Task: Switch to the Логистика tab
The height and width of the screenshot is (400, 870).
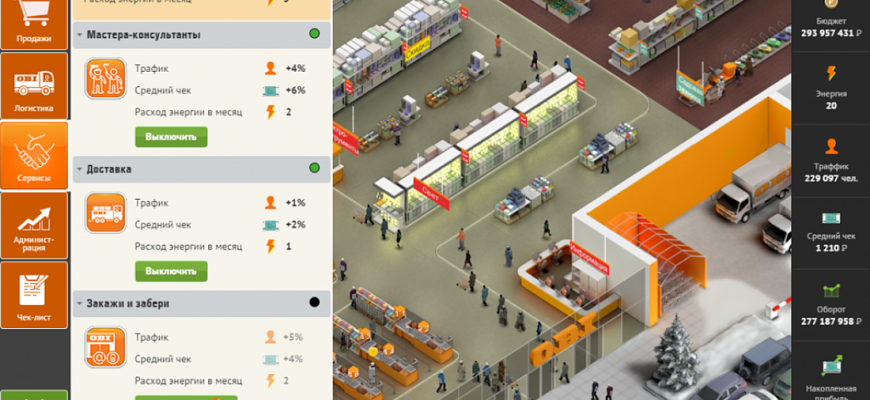Action: tap(34, 85)
